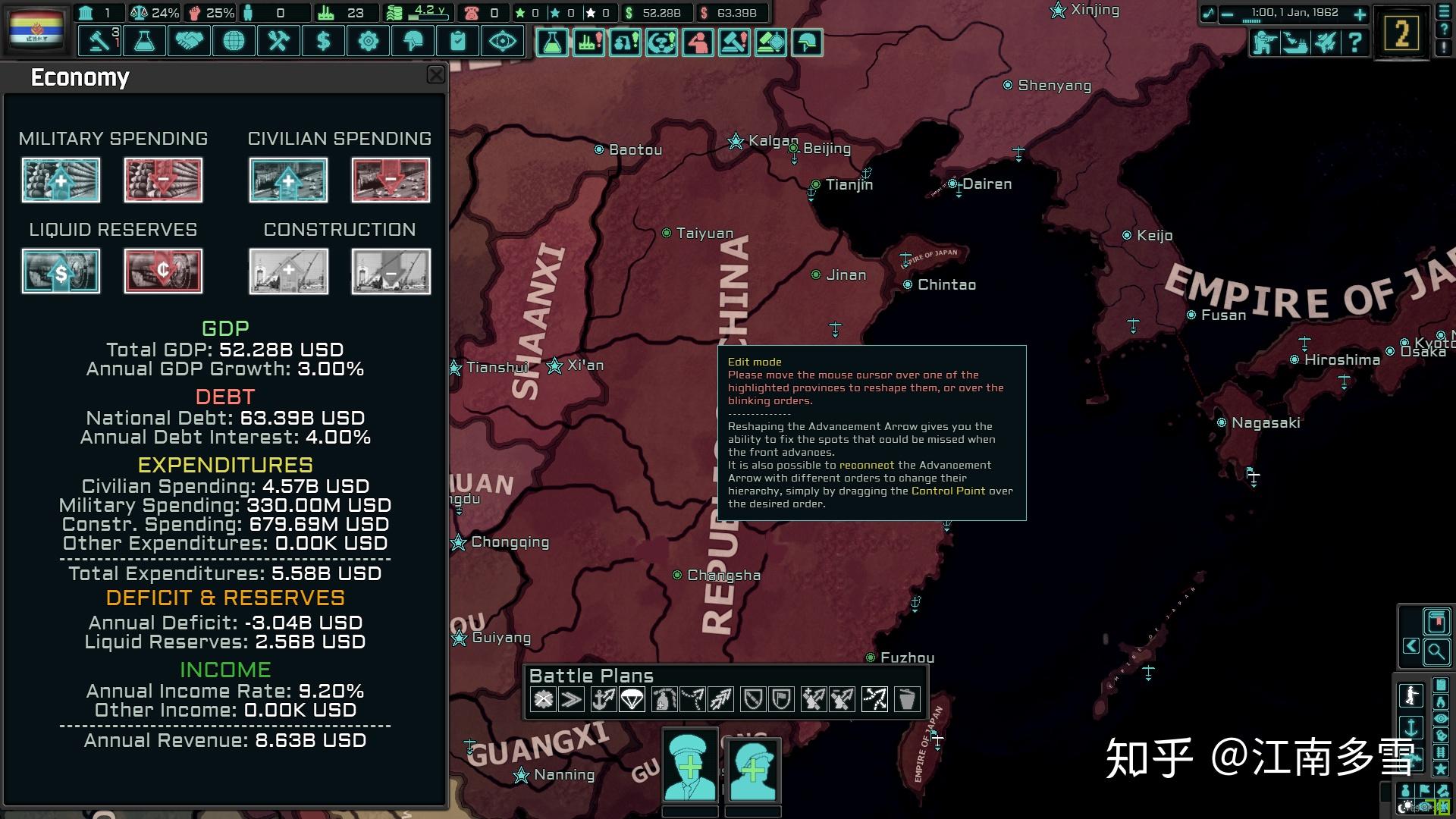Open the music player note button
This screenshot has height=819, width=1456.
(x=1208, y=14)
